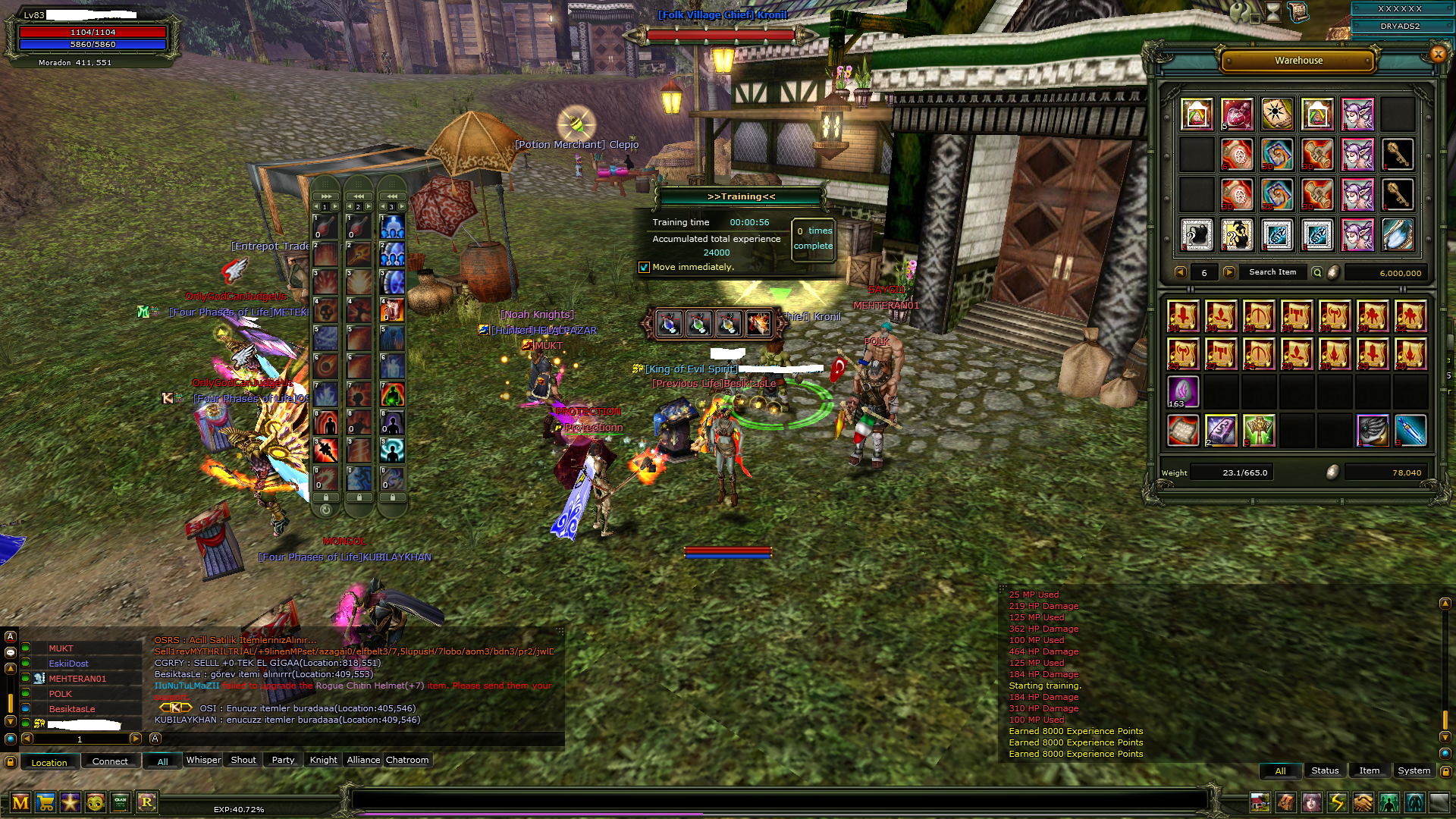Select the purple gem stack in the Warehouse
1456x819 pixels.
pos(1183,389)
